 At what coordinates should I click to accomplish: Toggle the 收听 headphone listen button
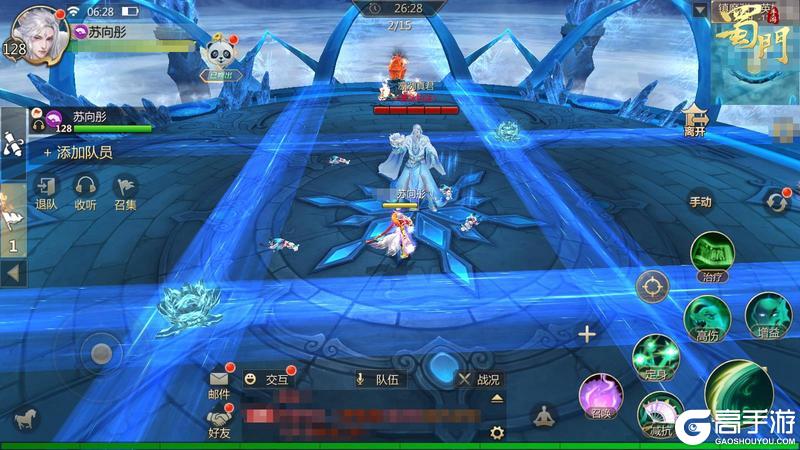[86, 191]
